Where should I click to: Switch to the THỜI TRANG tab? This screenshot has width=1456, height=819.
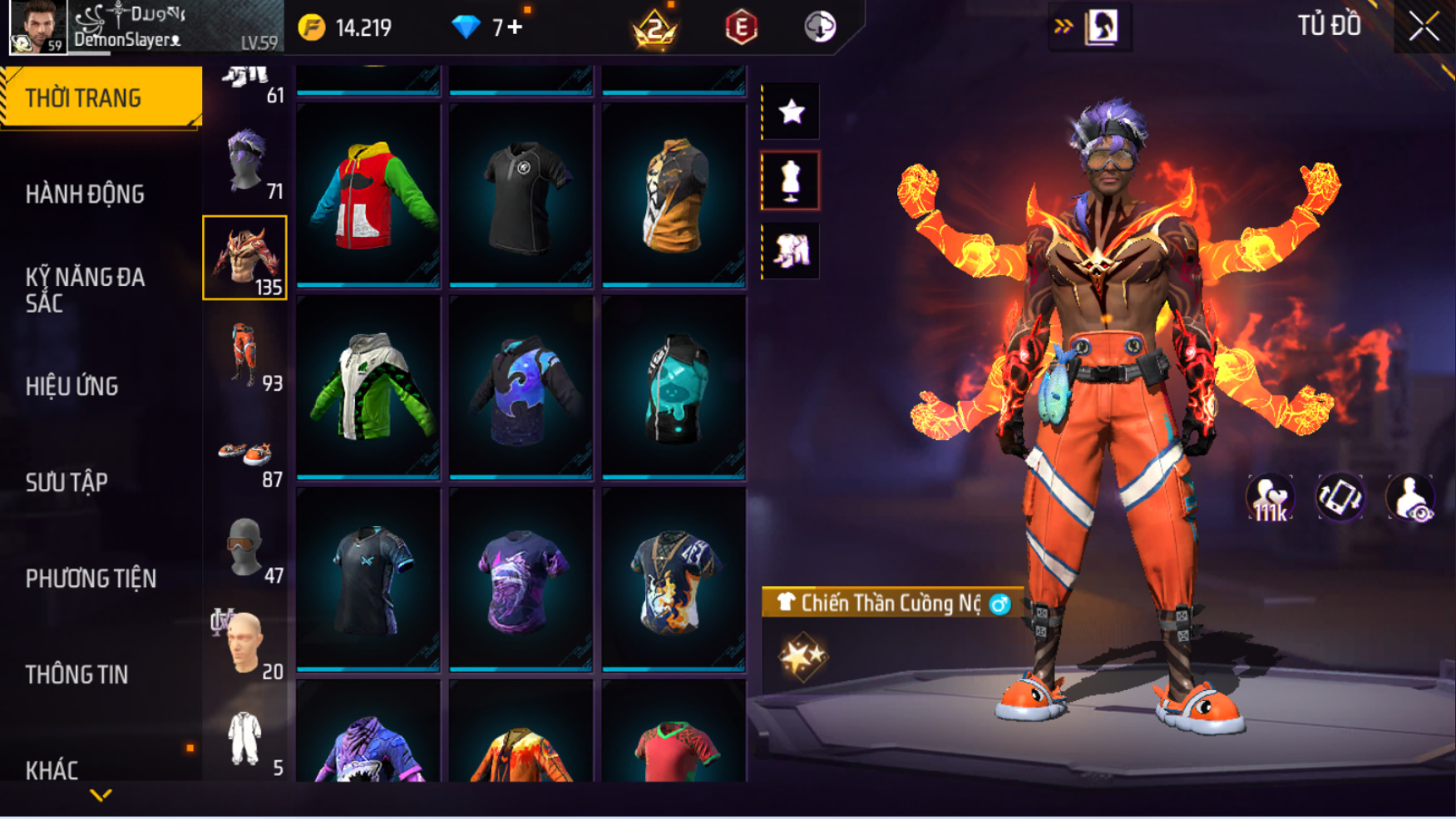pos(100,98)
